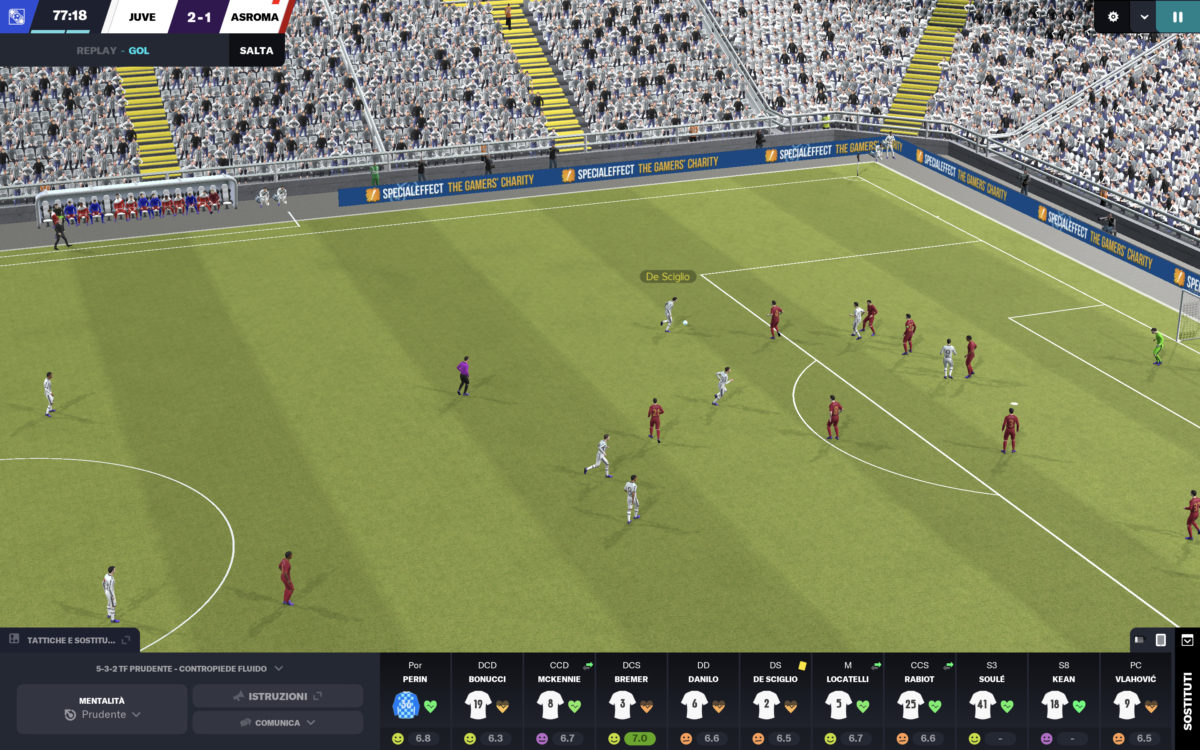The image size is (1200, 750).
Task: Click De Sciglio's player card
Action: [775, 702]
